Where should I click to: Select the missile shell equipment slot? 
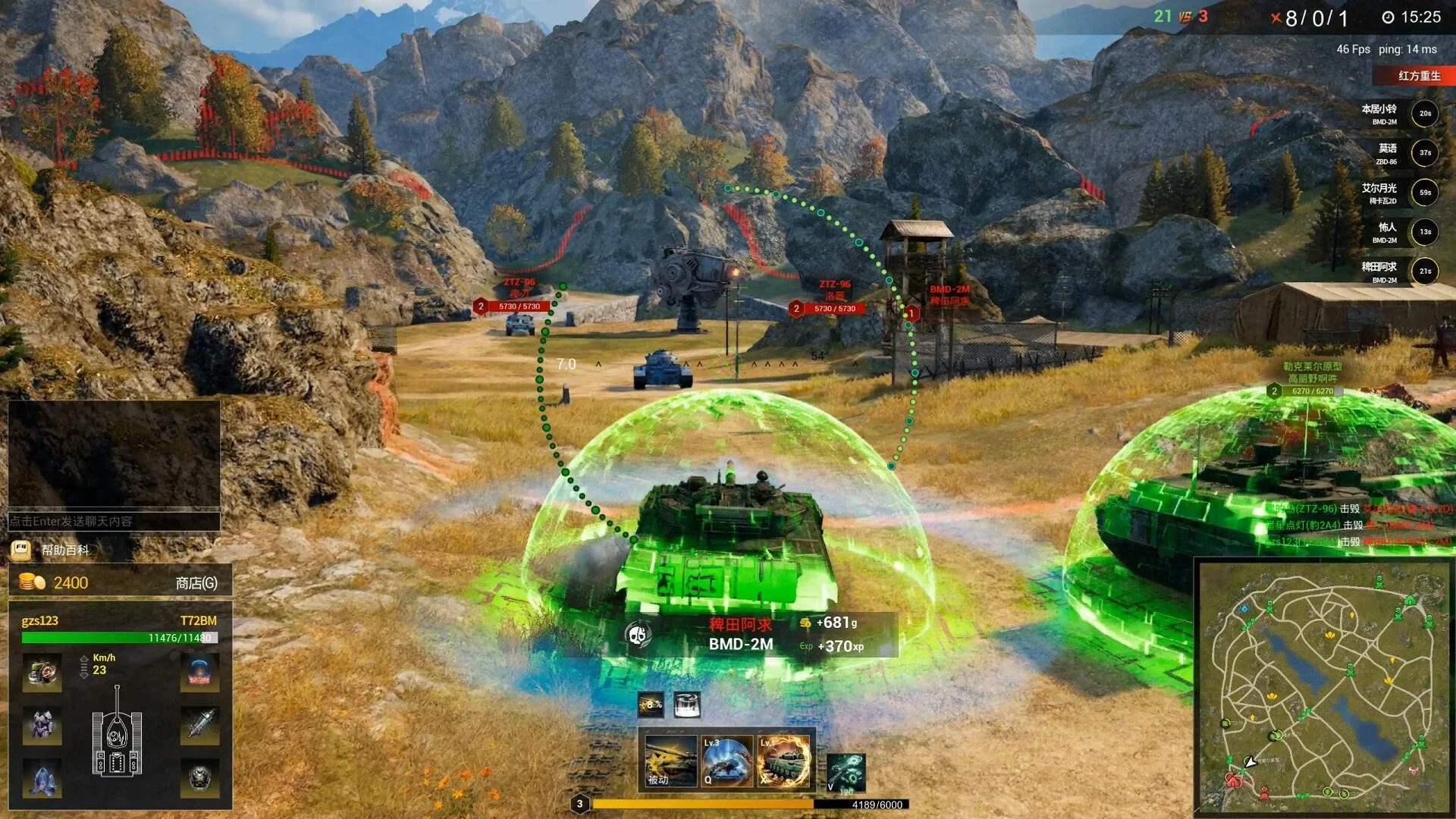[200, 726]
